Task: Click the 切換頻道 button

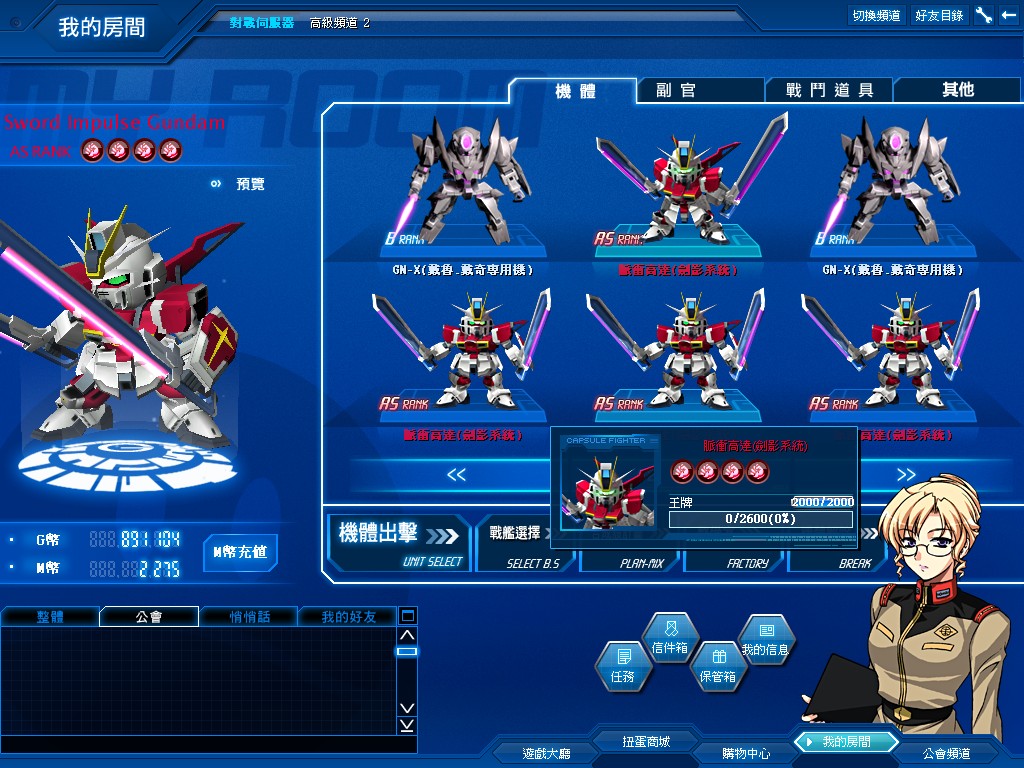Action: pos(876,15)
